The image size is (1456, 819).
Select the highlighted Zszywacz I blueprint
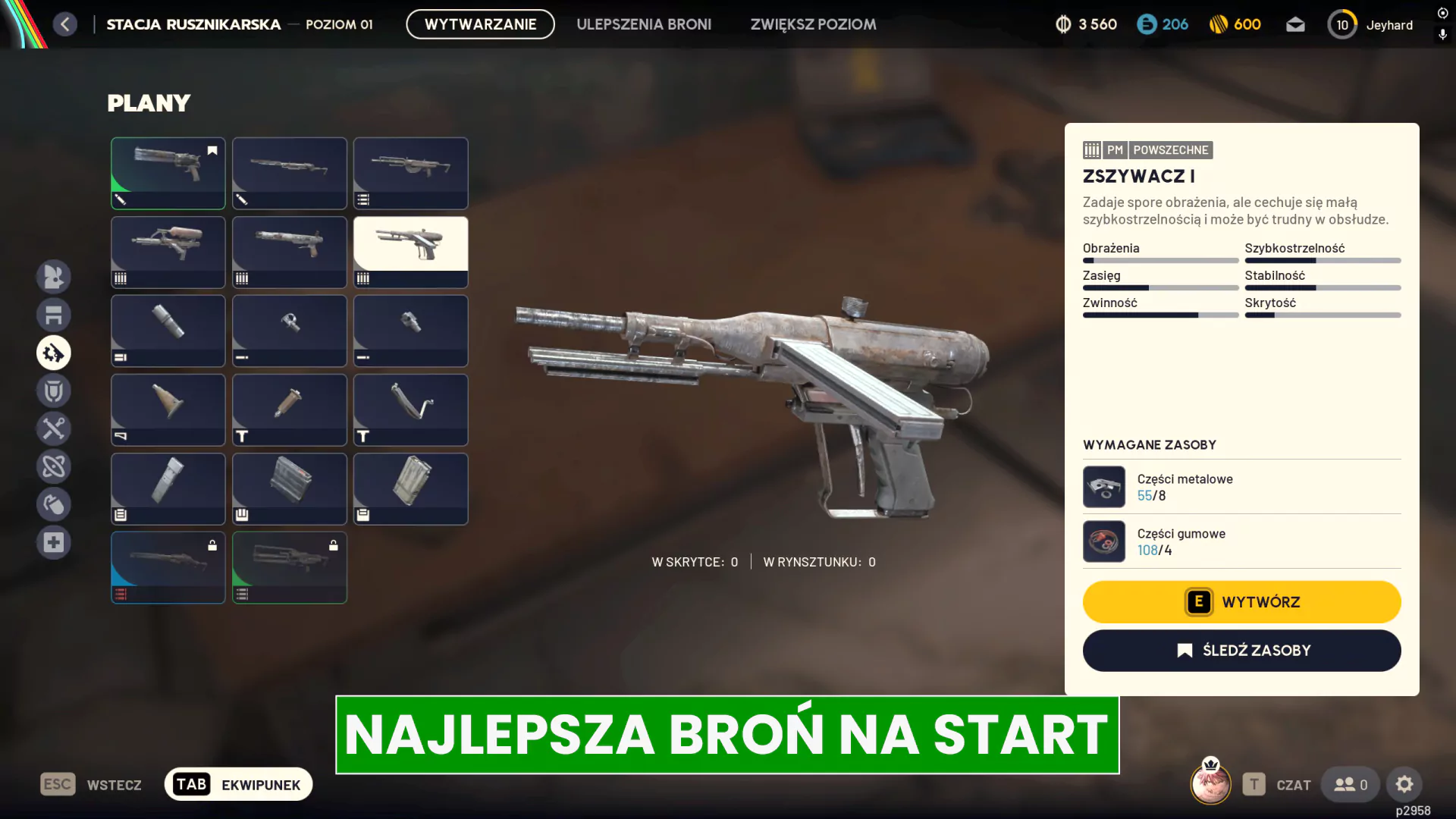pyautogui.click(x=410, y=252)
